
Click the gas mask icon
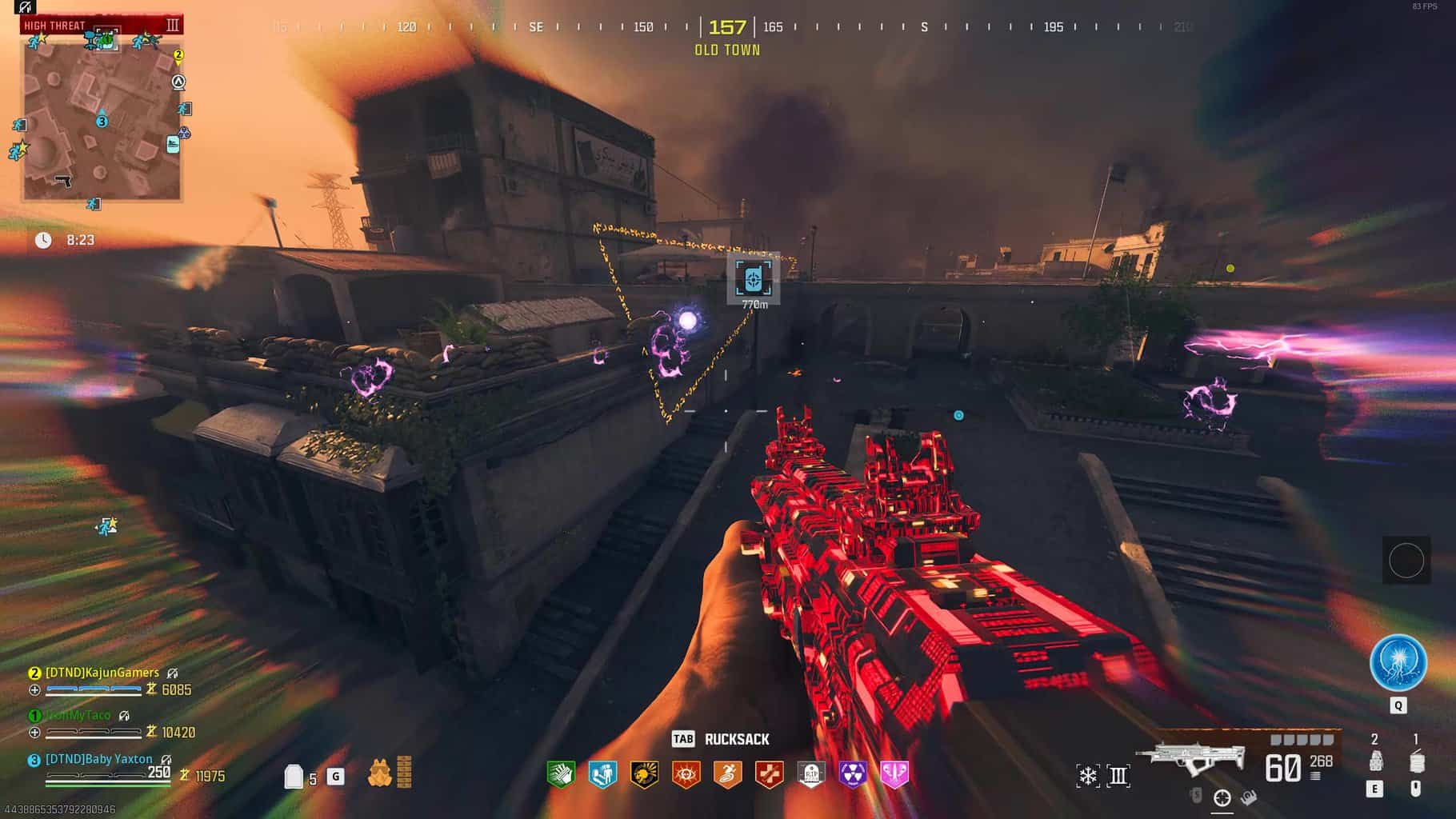coord(379,773)
